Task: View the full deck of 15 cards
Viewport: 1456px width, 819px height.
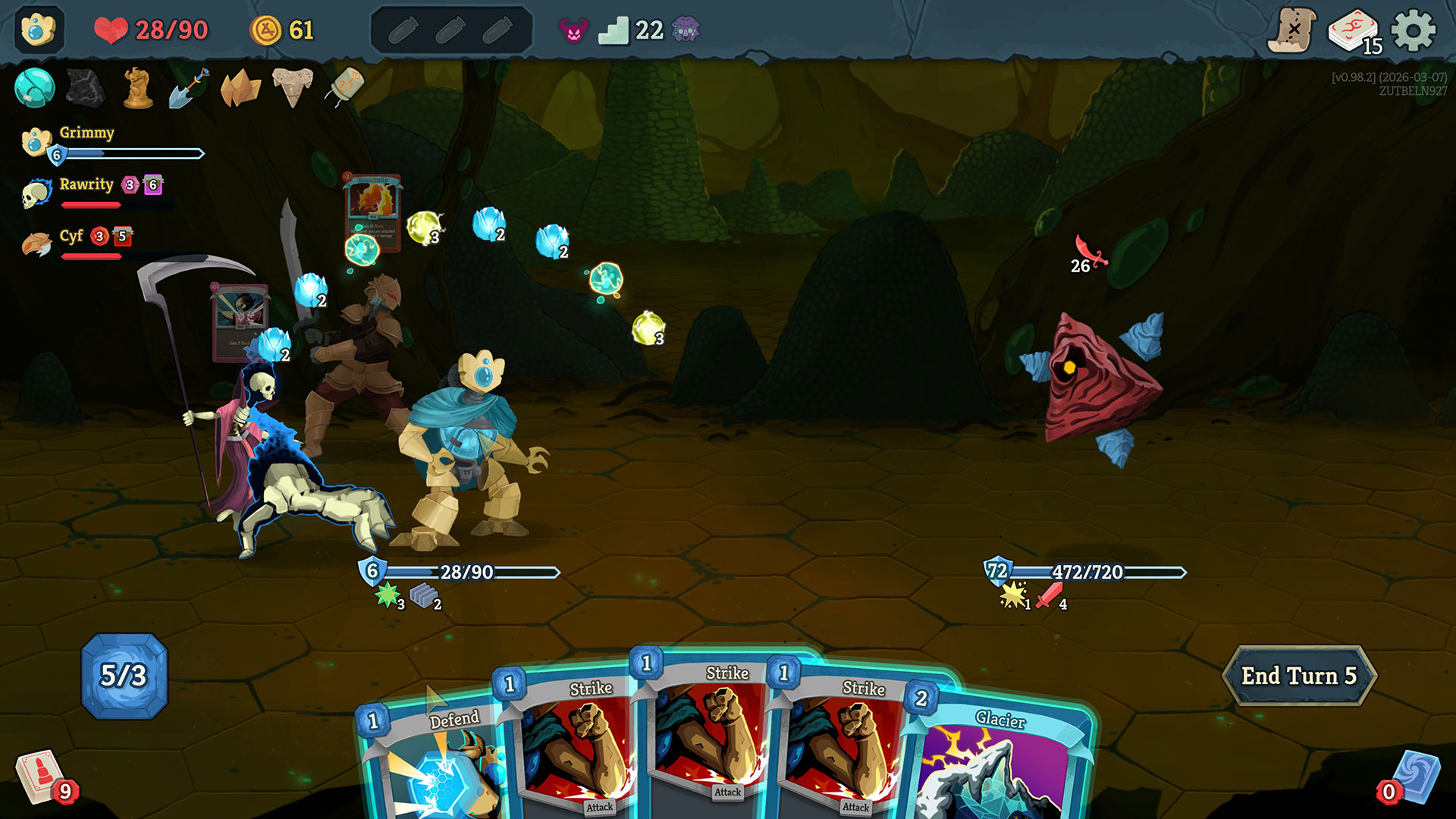Action: (x=1353, y=32)
